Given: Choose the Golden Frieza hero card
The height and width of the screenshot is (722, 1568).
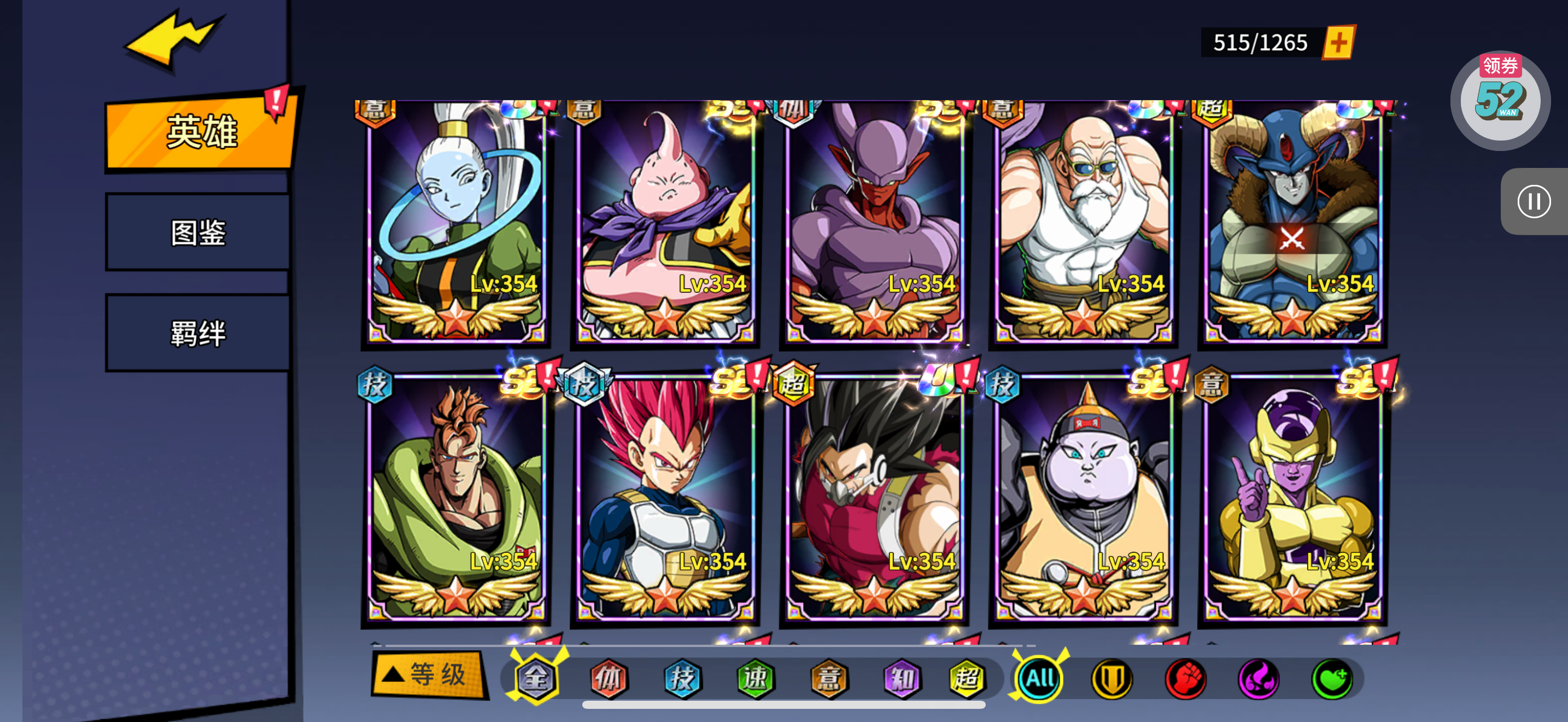Looking at the screenshot, I should [1293, 499].
